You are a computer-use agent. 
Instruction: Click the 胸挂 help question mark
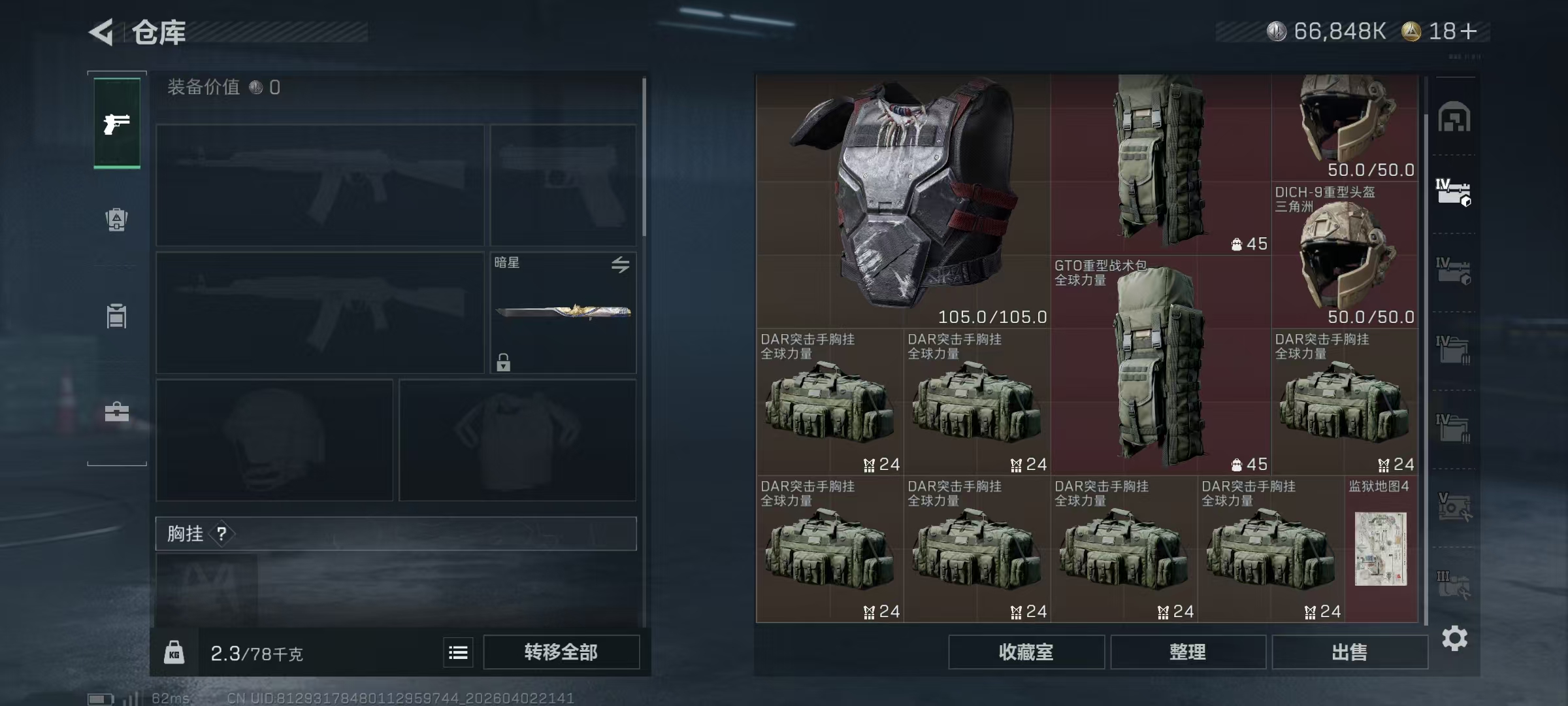point(222,534)
